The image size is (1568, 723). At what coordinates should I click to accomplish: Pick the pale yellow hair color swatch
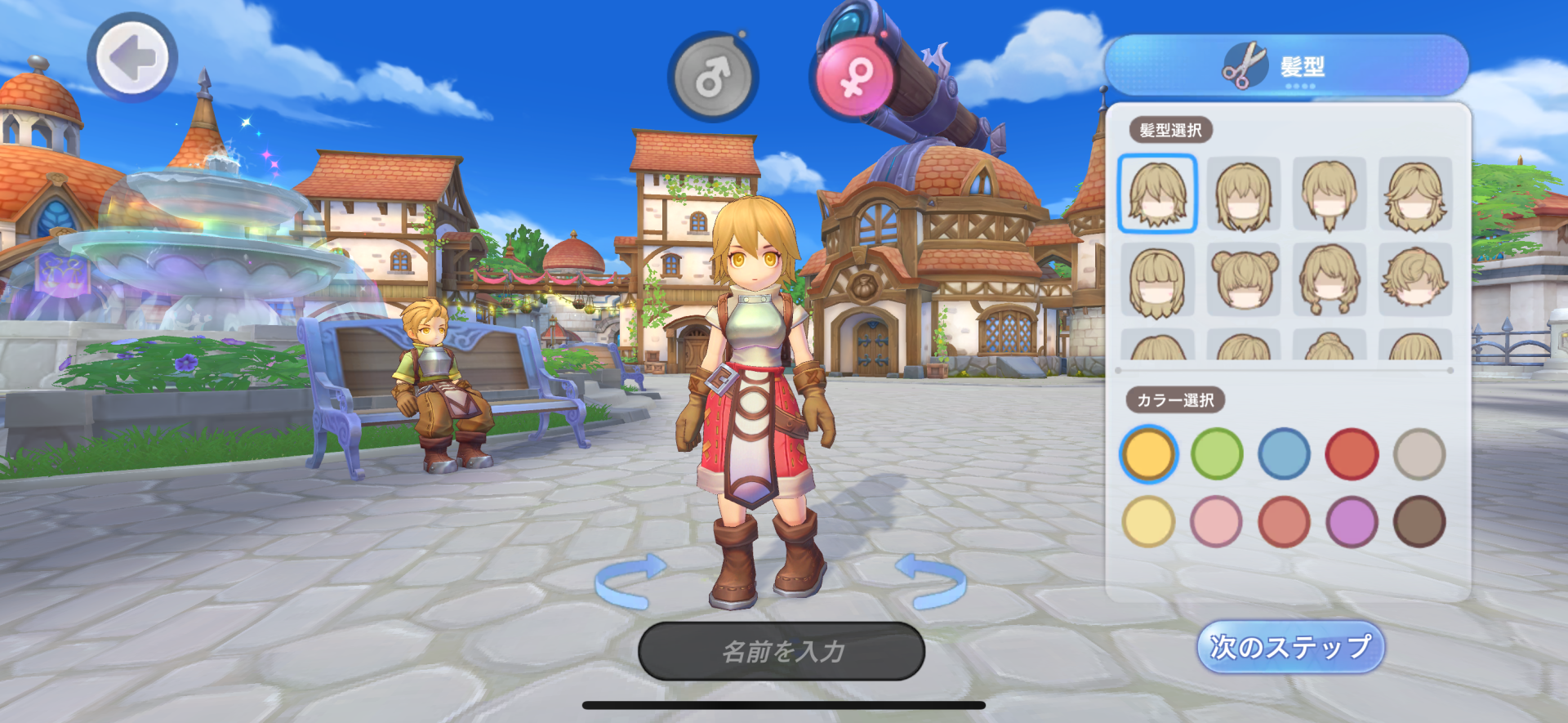tap(1148, 521)
